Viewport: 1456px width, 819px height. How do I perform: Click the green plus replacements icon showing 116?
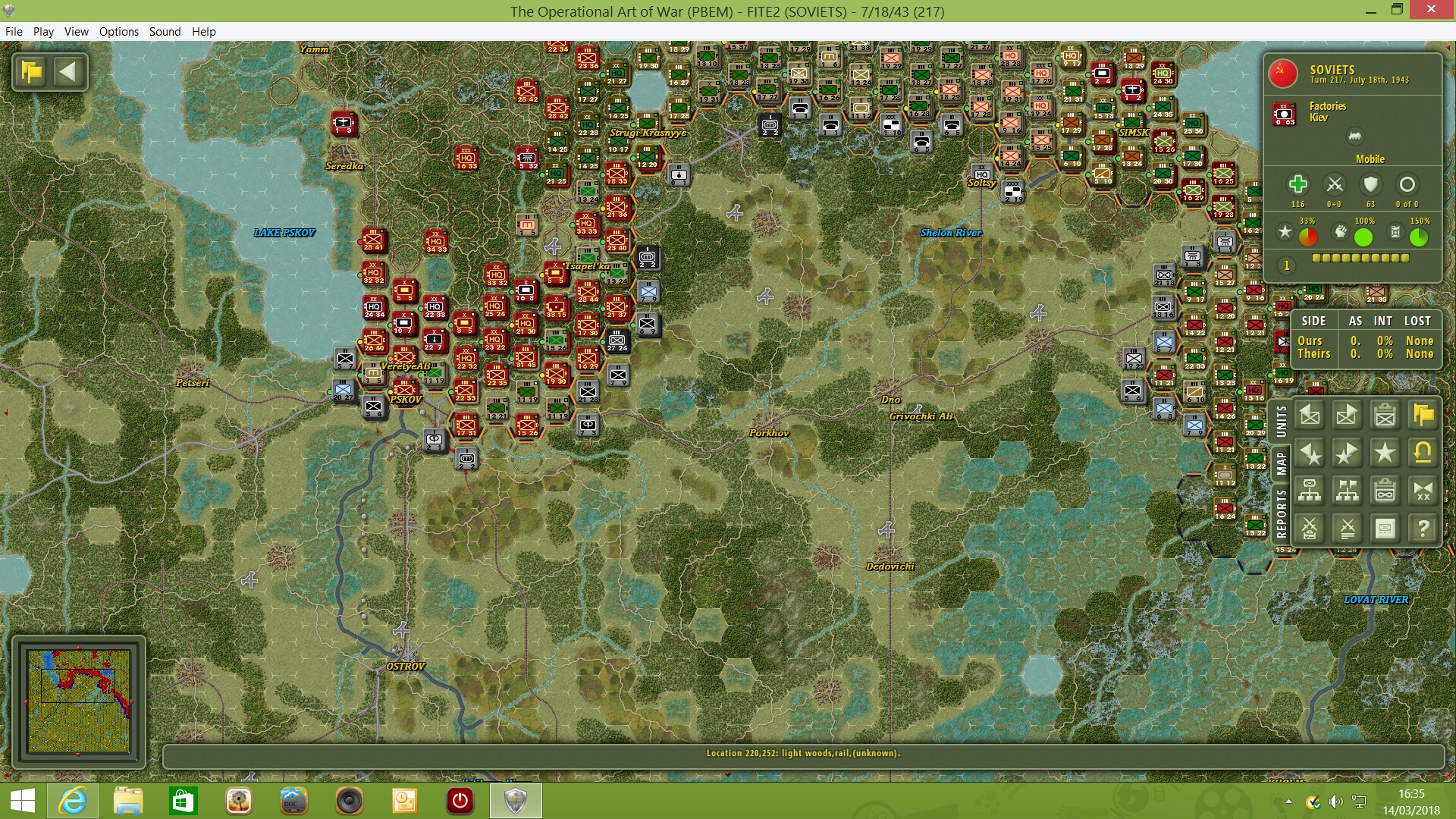(1298, 184)
